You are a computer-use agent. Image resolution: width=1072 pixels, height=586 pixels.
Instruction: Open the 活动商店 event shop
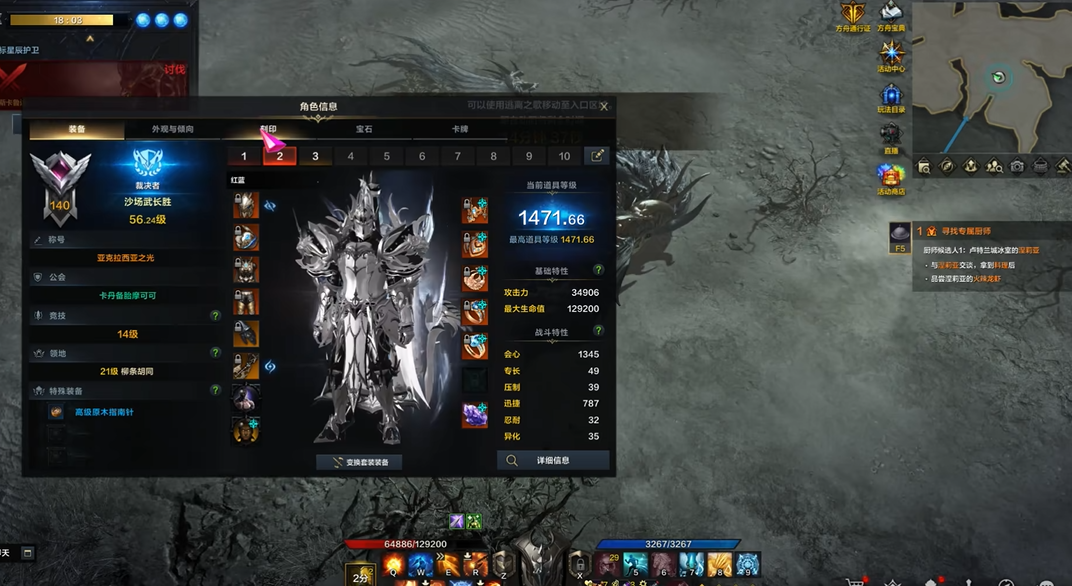click(890, 177)
